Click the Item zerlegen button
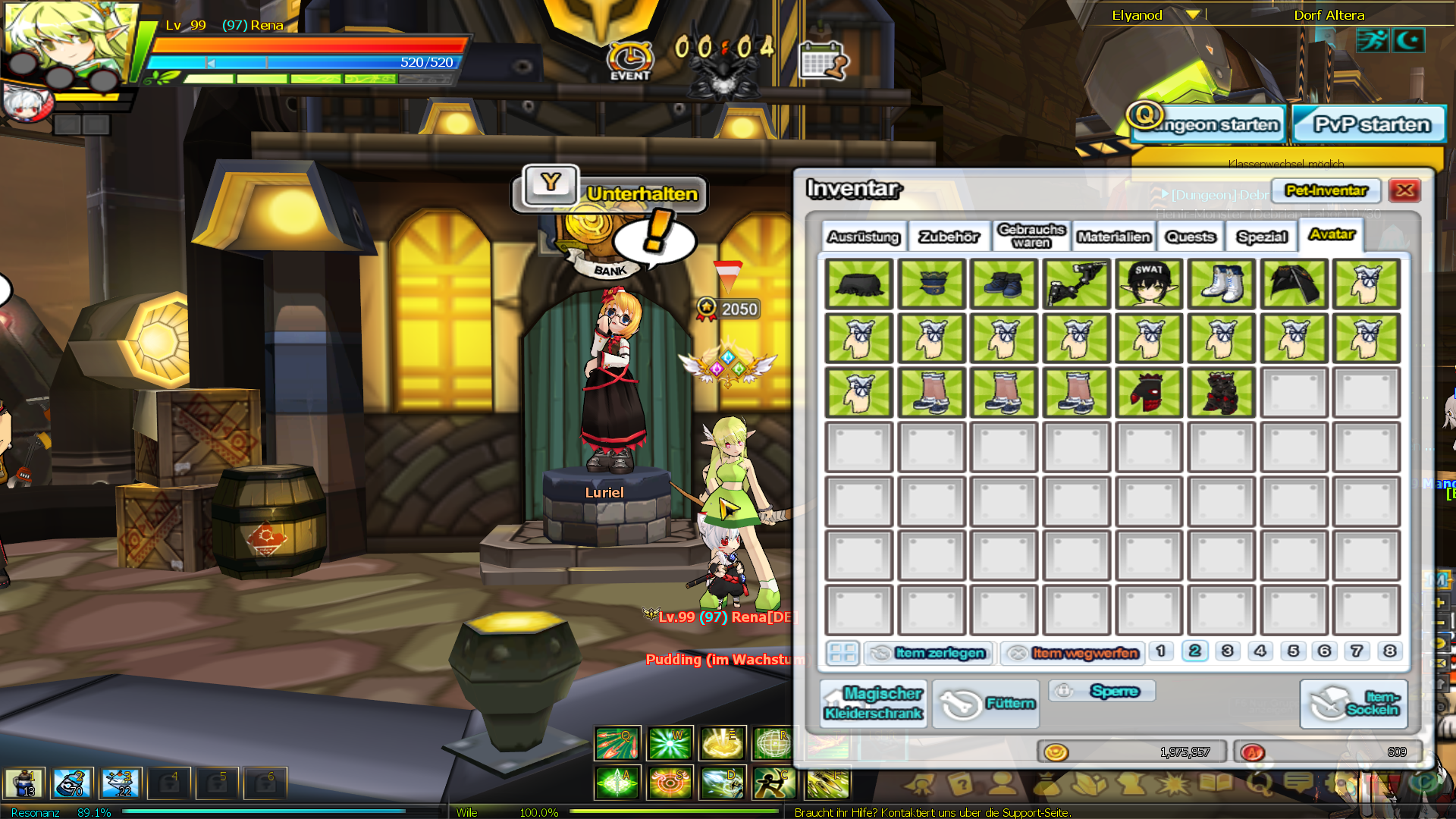The image size is (1456, 819). click(929, 653)
